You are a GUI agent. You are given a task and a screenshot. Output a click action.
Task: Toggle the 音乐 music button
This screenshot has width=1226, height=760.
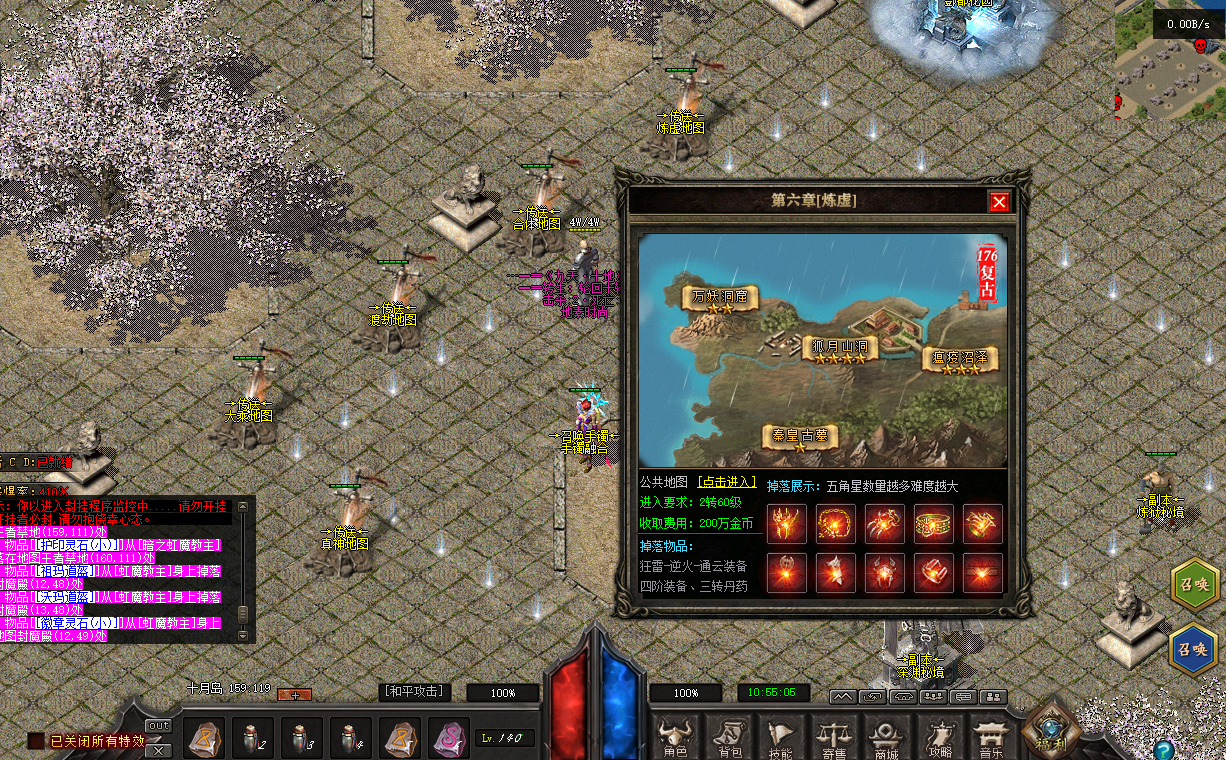click(991, 738)
